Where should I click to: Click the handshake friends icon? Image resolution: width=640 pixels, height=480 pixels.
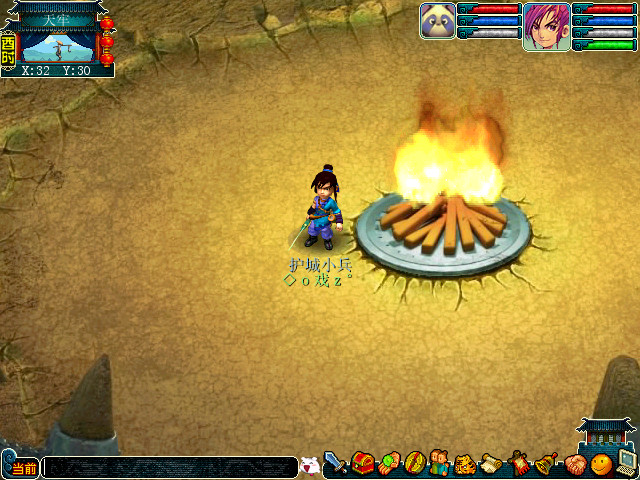point(574,464)
